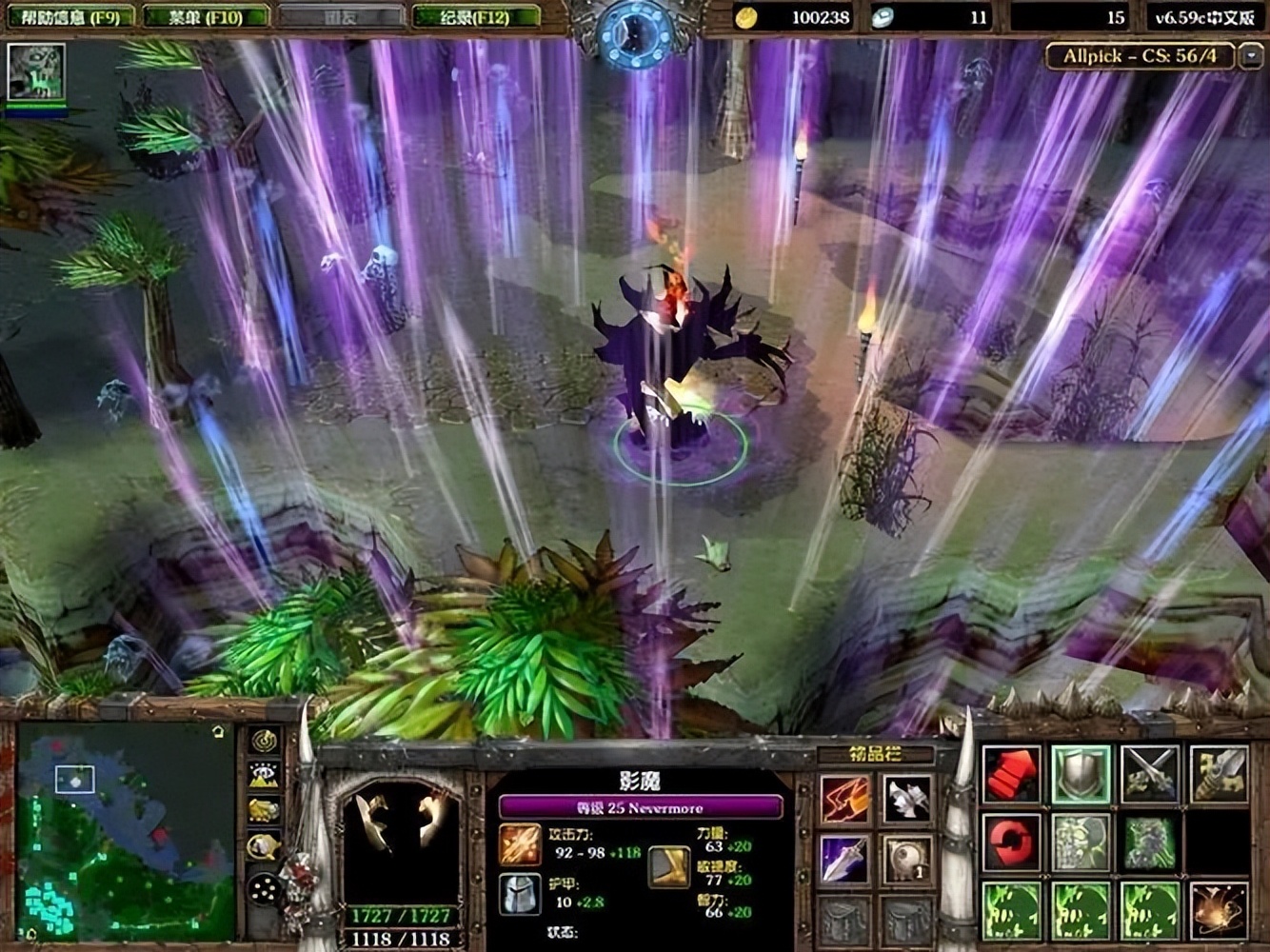Activate the minimap signal ping button
The height and width of the screenshot is (952, 1270).
click(x=264, y=740)
